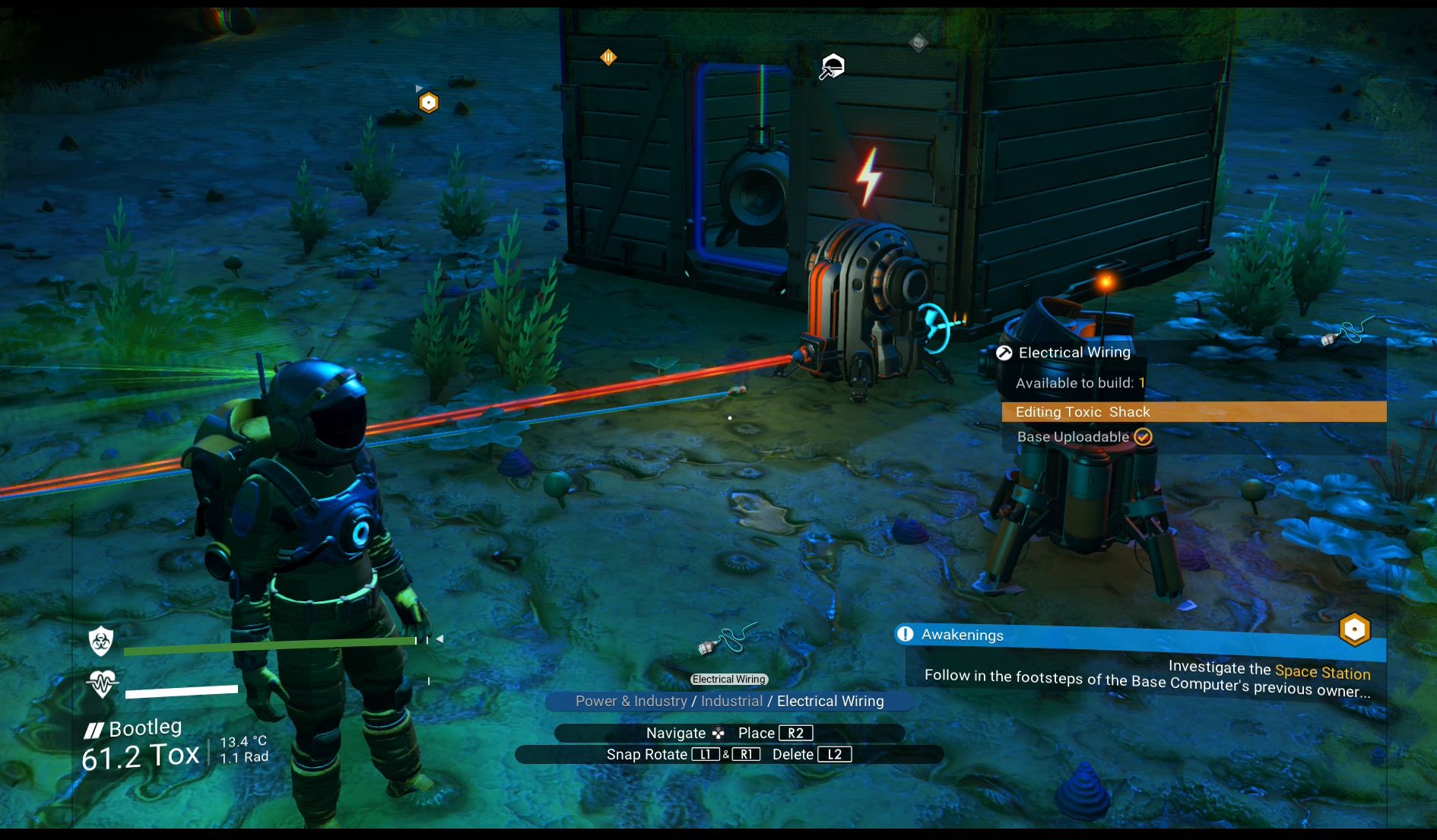
Task: Click the life support heartbeat icon
Action: pos(101,683)
